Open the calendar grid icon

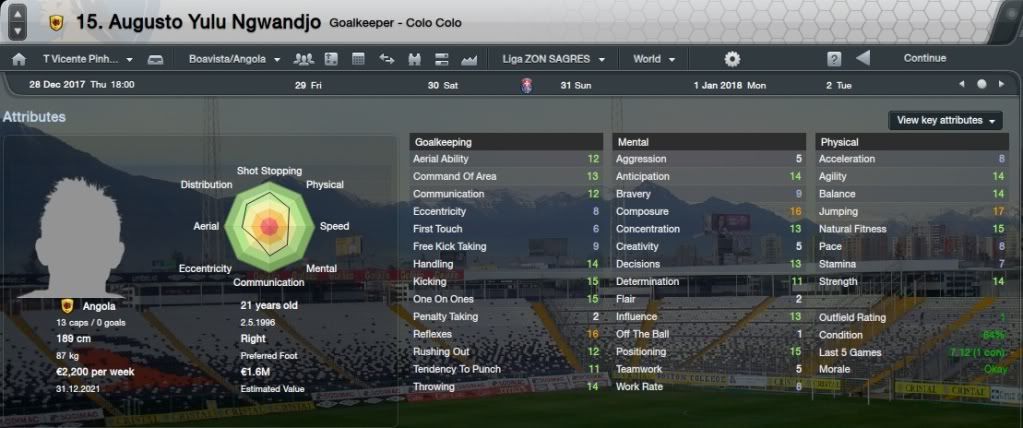click(x=358, y=59)
